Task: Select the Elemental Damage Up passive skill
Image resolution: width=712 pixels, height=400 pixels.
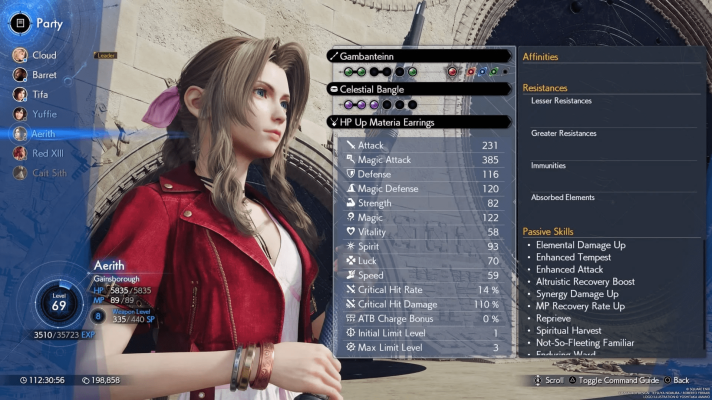Action: point(582,245)
